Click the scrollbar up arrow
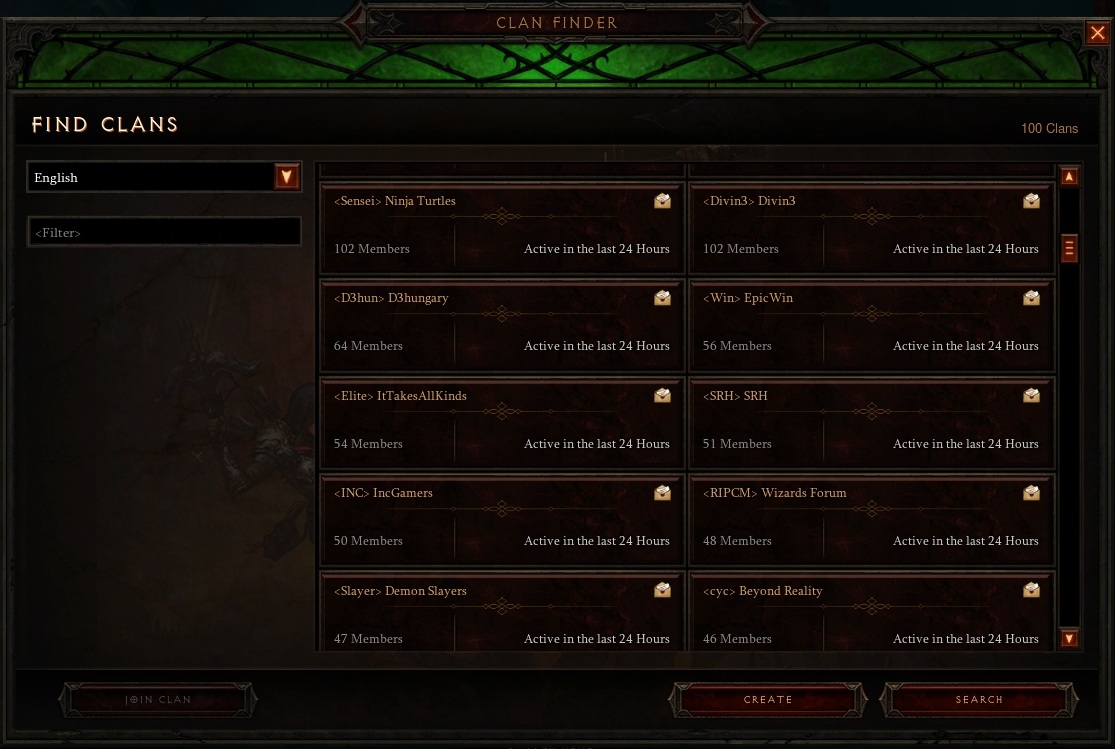1115x749 pixels. click(x=1069, y=177)
